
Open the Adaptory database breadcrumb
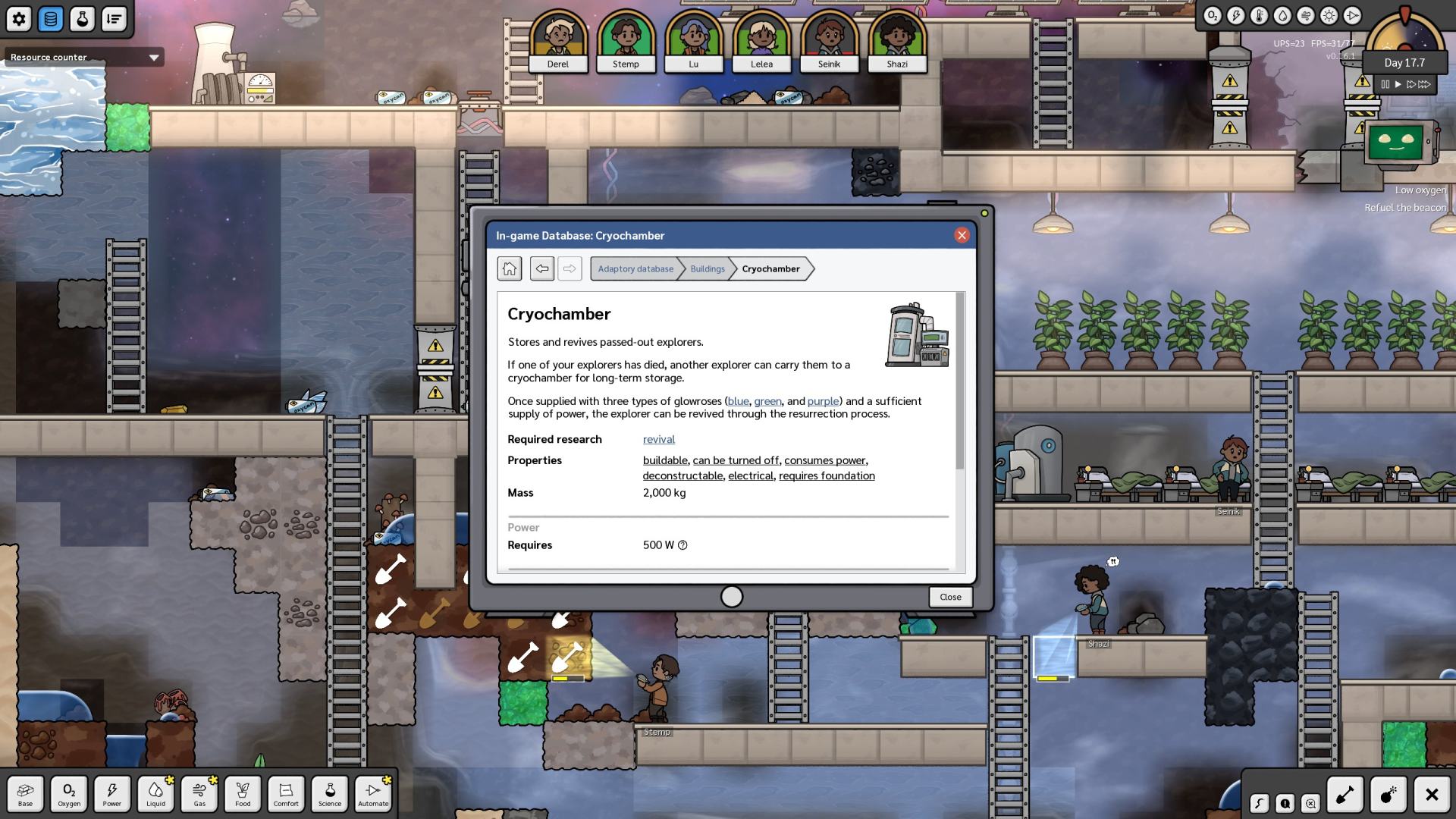coord(635,268)
